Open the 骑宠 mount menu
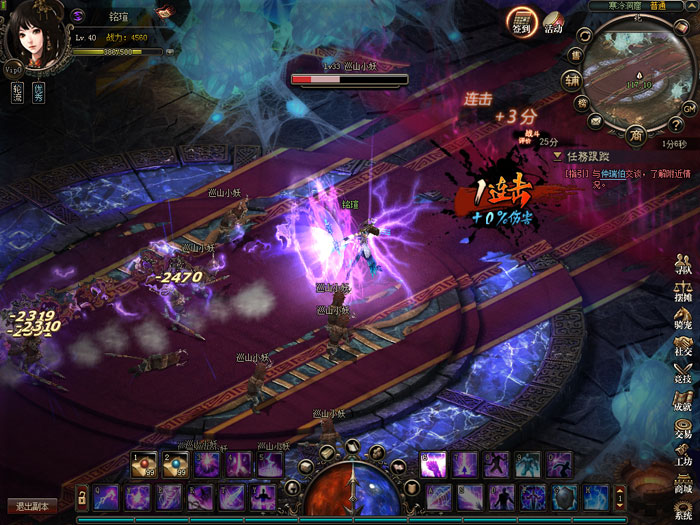Image resolution: width=700 pixels, height=525 pixels. click(x=683, y=320)
